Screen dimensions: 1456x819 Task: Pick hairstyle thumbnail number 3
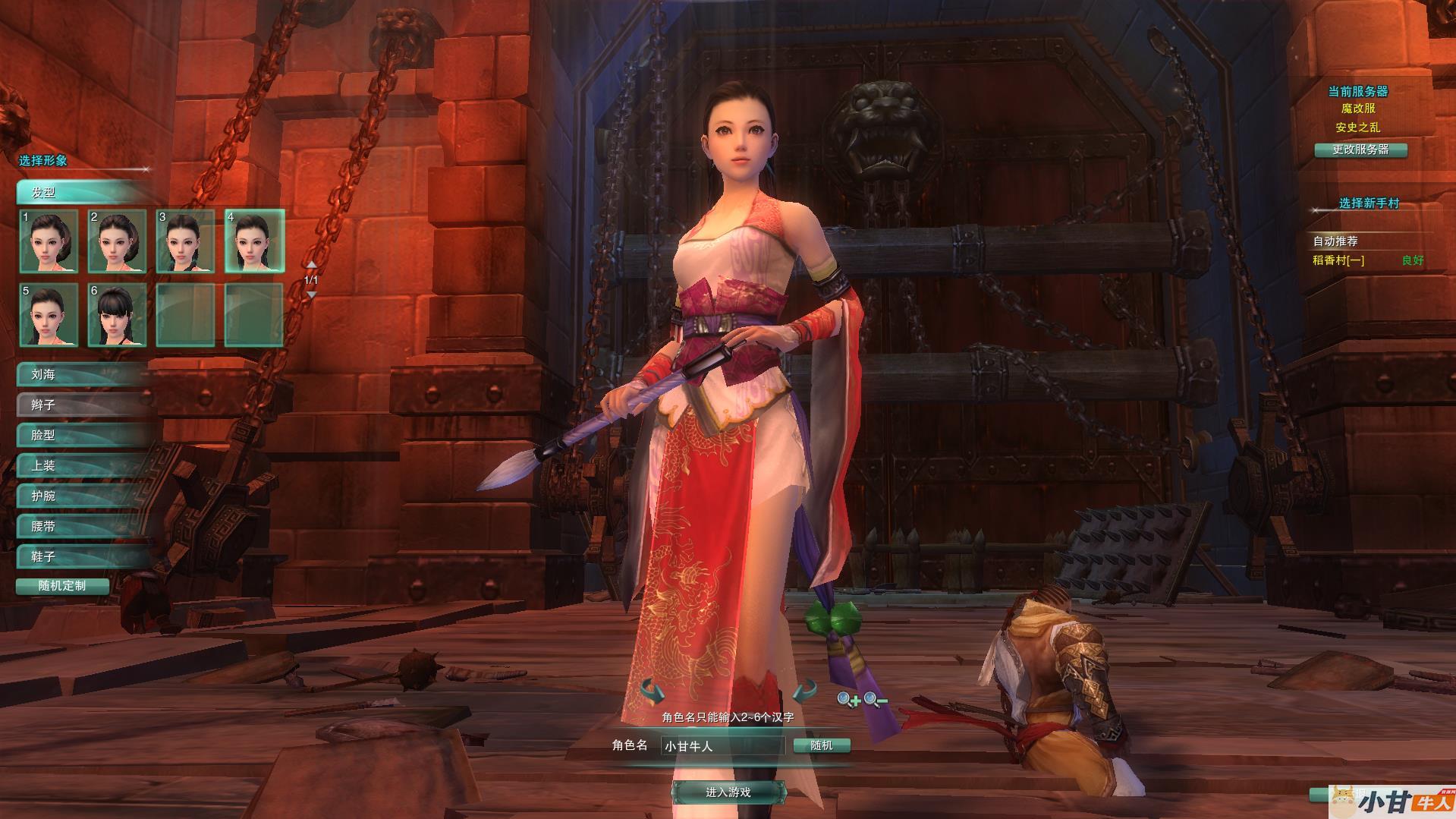click(185, 241)
